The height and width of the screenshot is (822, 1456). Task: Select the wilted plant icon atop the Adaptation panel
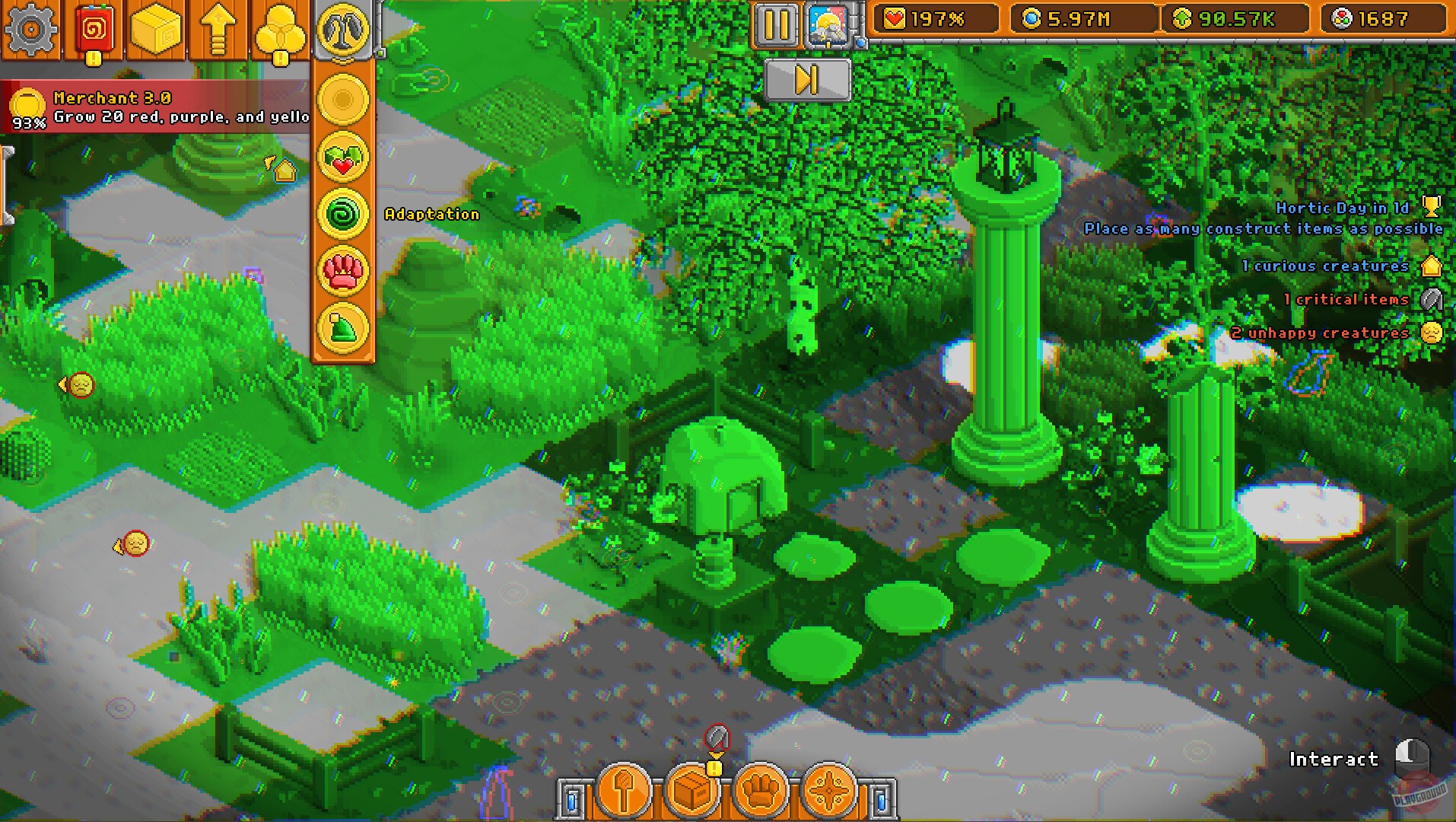click(343, 31)
